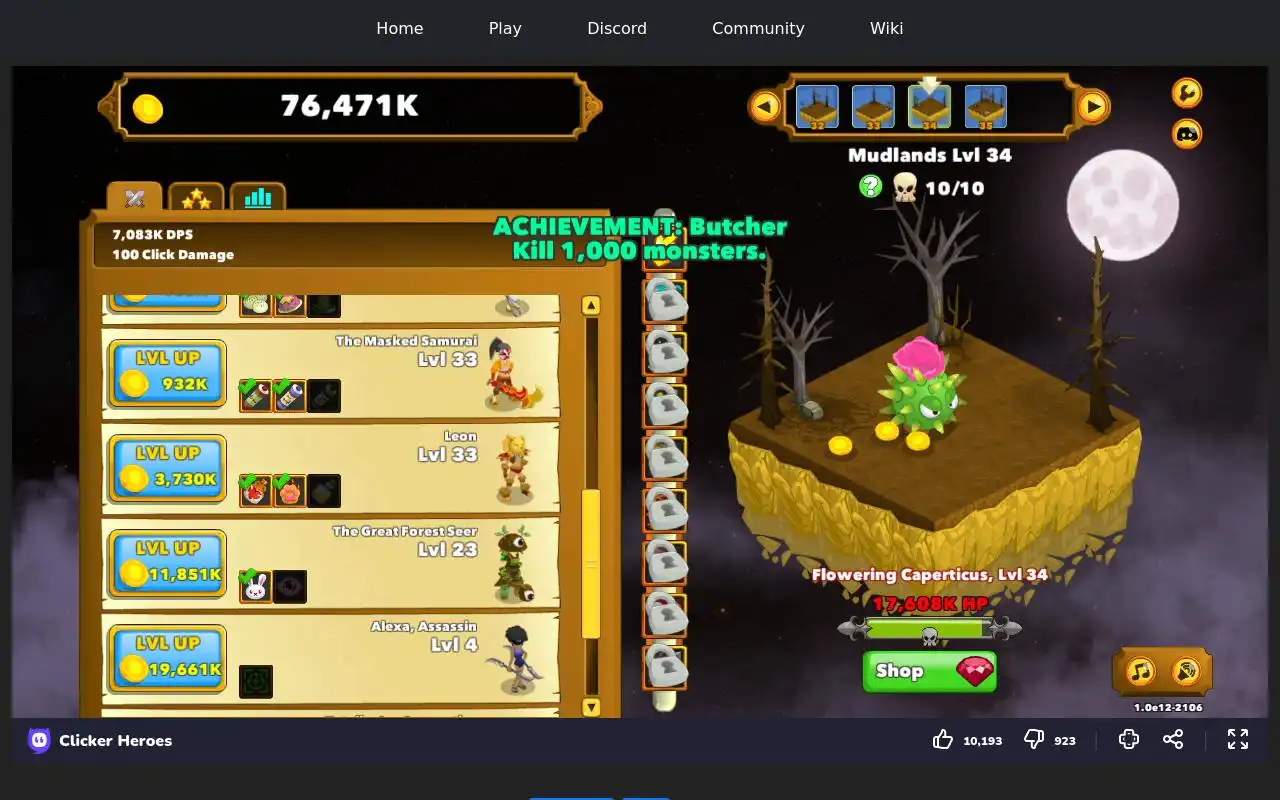Open the gold stars tab
This screenshot has height=800, width=1280.
(x=196, y=198)
